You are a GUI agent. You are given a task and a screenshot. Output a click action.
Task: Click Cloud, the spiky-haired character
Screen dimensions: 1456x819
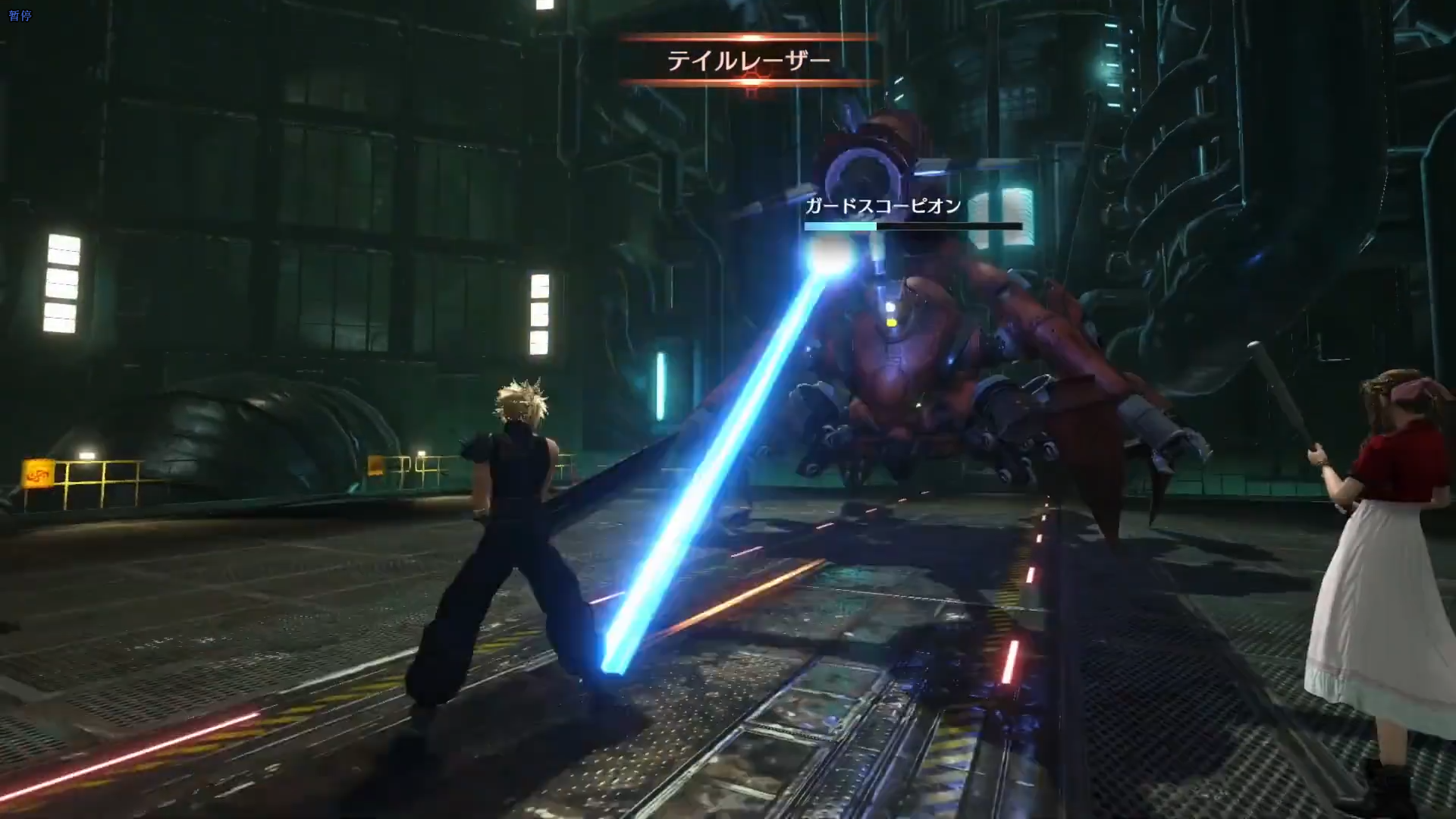(516, 493)
